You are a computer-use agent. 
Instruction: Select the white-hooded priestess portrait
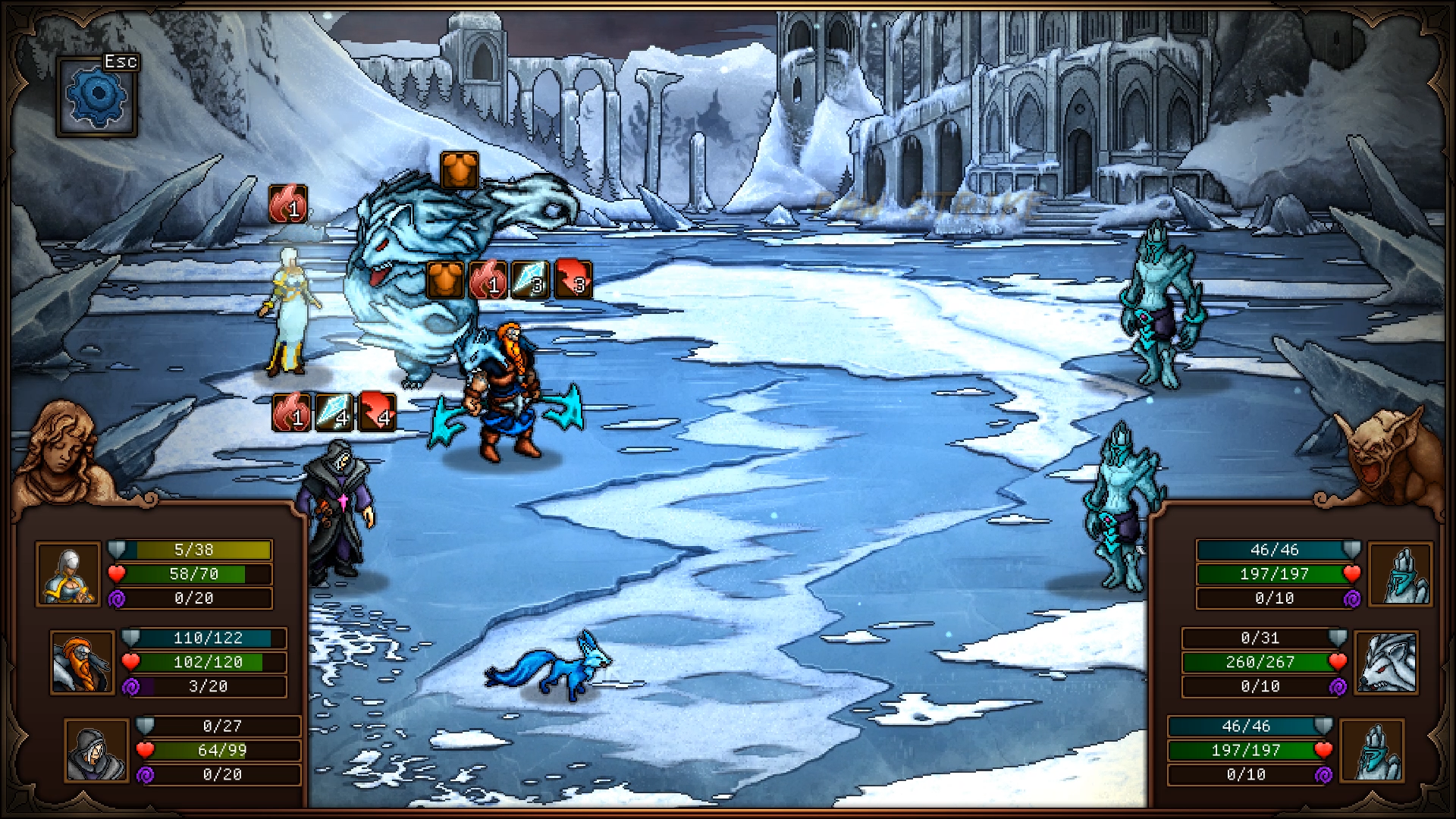[68, 574]
